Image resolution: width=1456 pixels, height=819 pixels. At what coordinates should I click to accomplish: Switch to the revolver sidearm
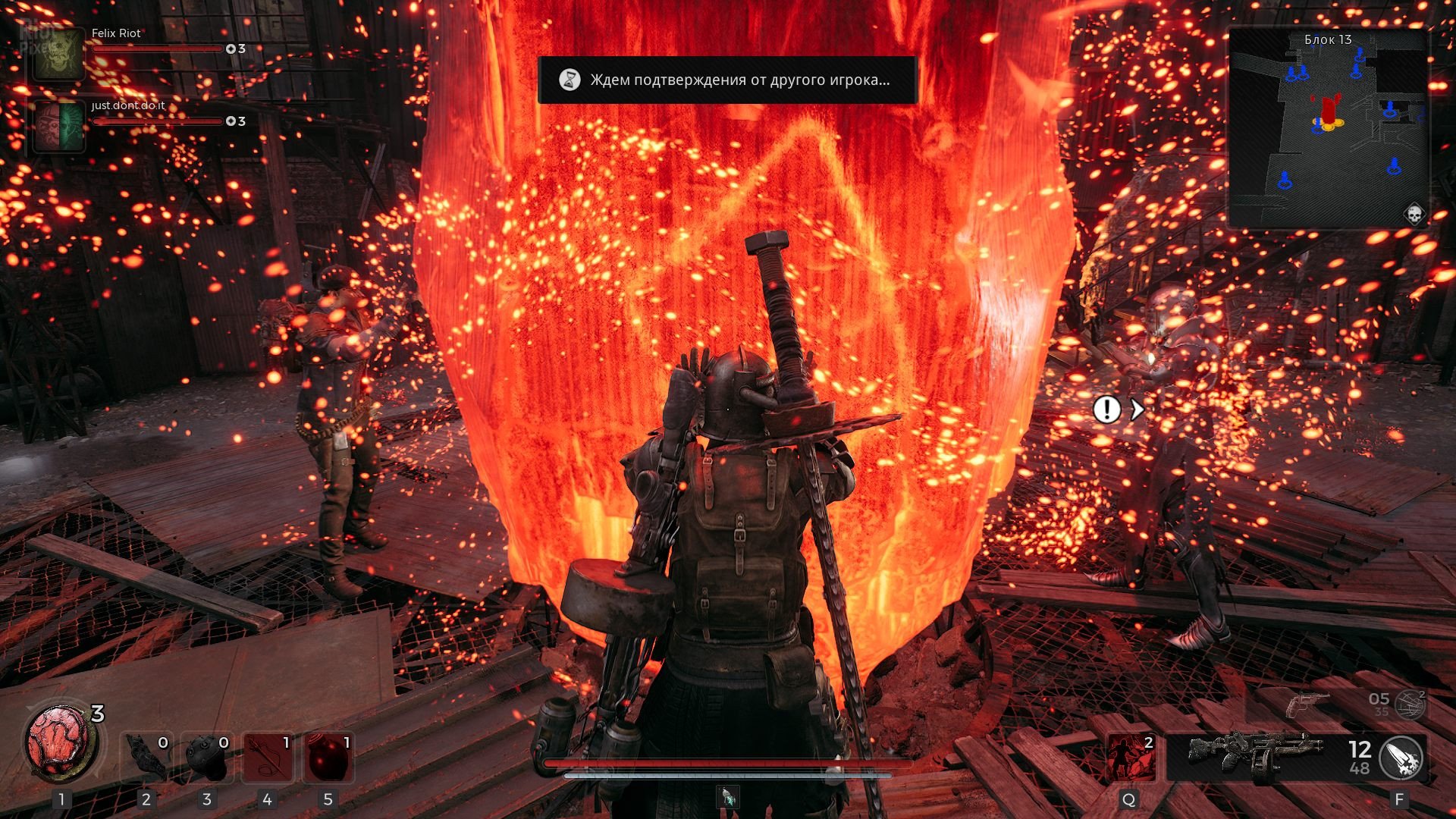point(1307,704)
